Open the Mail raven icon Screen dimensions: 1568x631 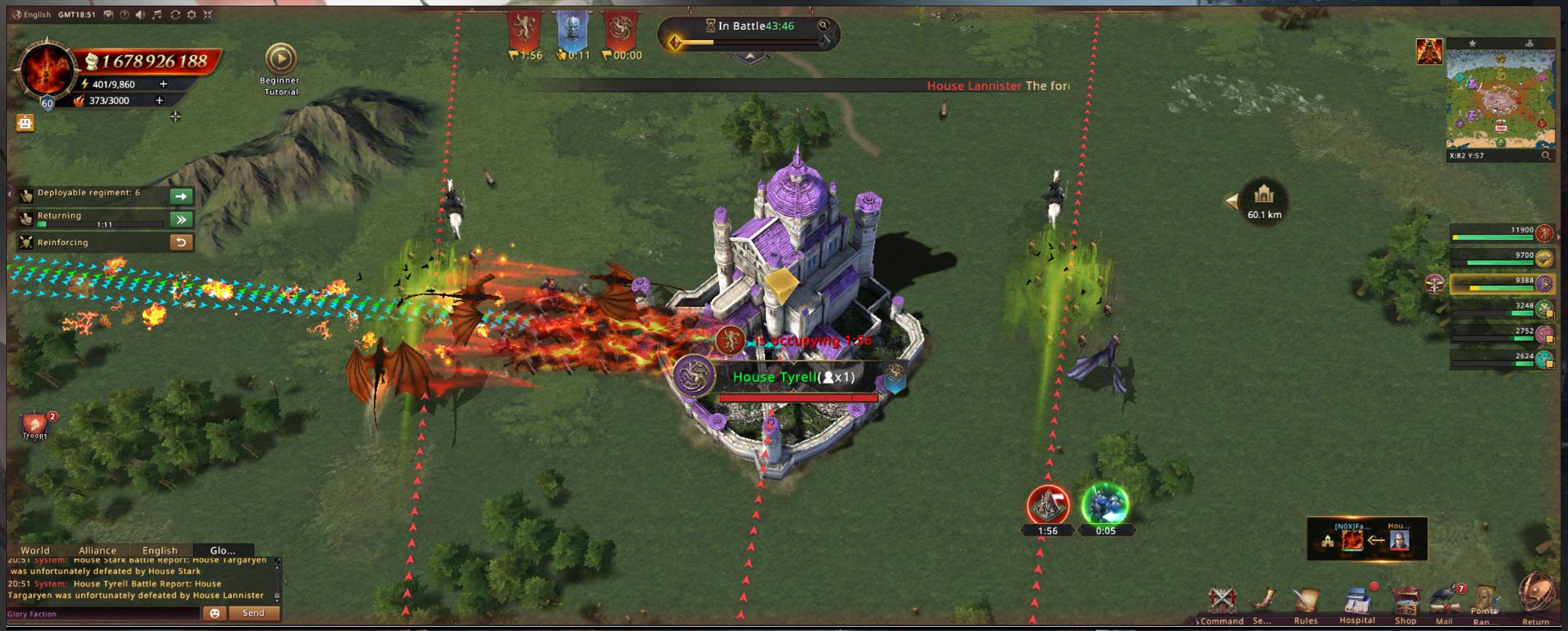[x=1444, y=602]
